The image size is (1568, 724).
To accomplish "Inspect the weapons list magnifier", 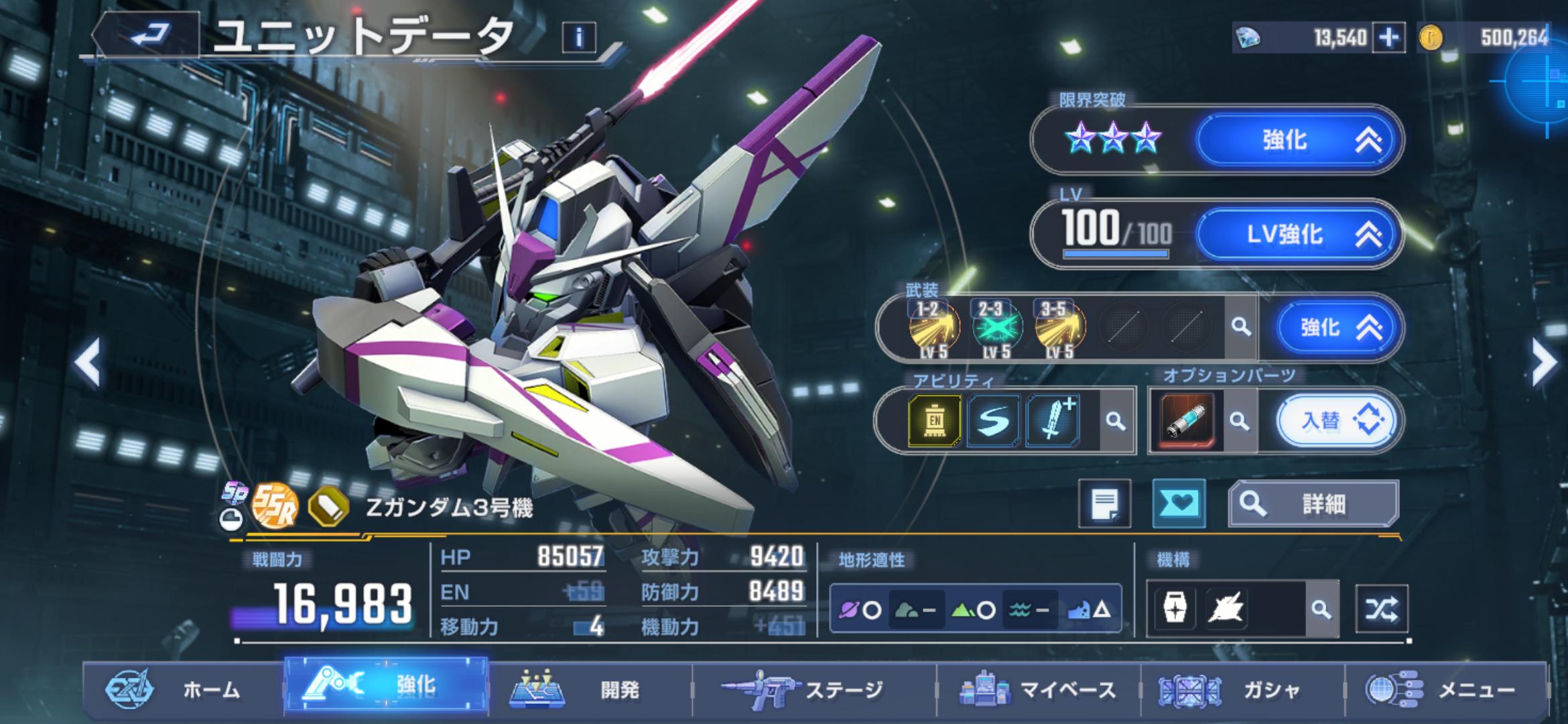I will [x=1241, y=327].
